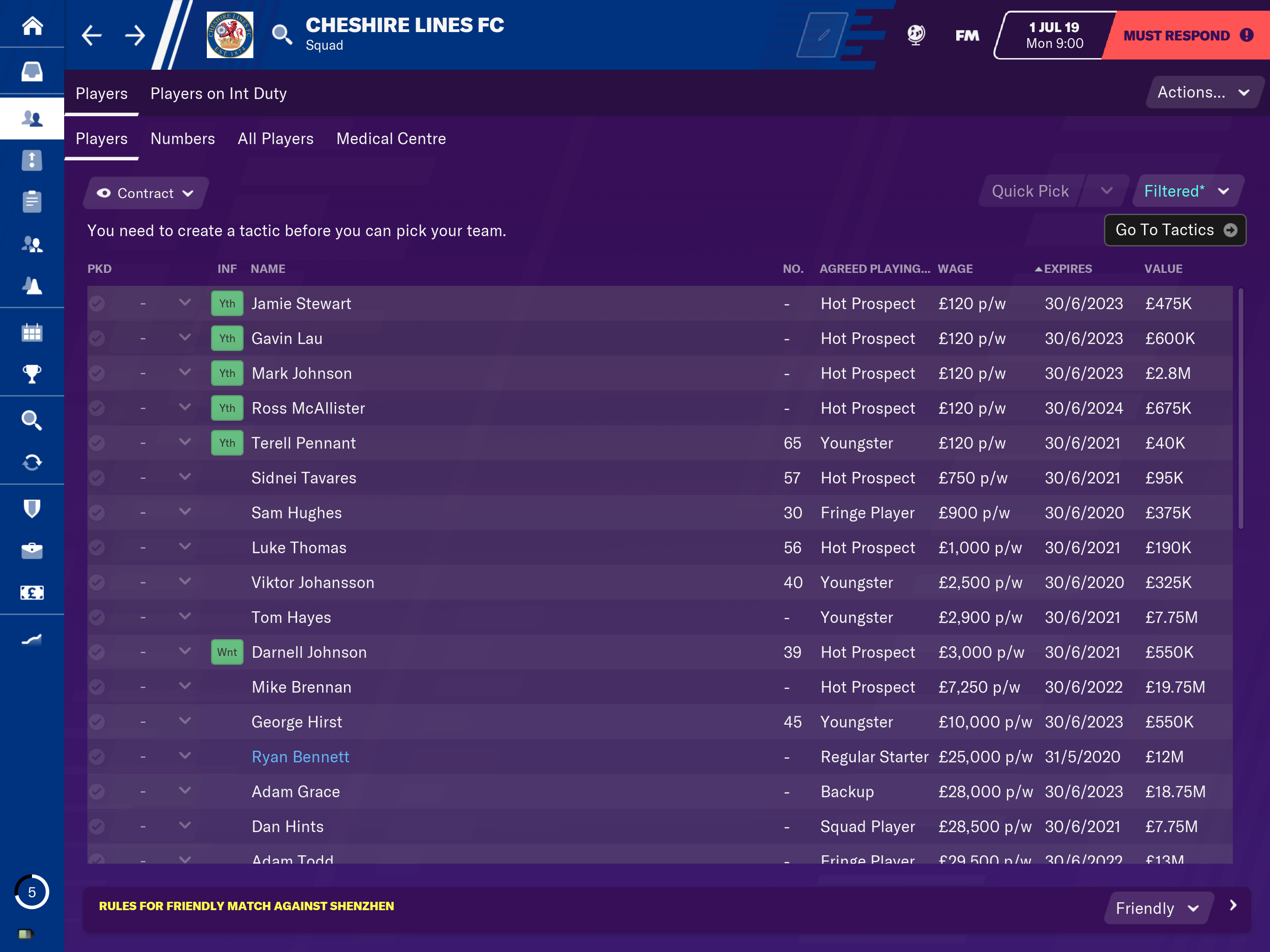Click the MUST RESPOND button
This screenshot has height=952, width=1270.
tap(1186, 36)
